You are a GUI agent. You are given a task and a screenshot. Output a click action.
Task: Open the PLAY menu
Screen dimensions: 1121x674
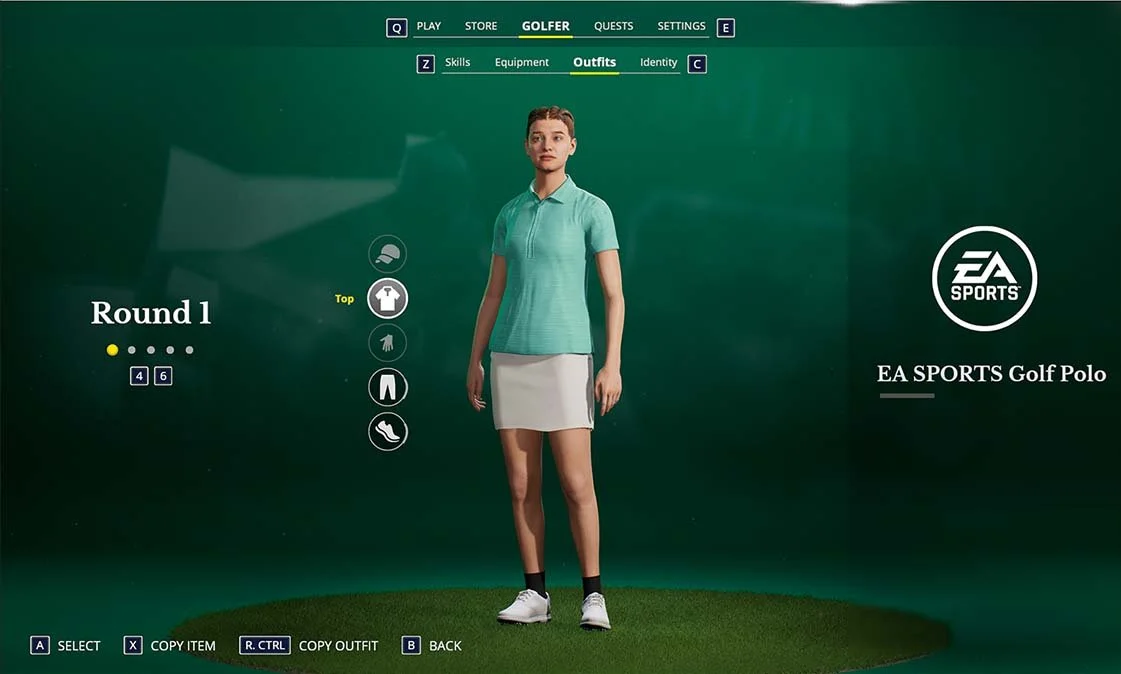point(428,26)
